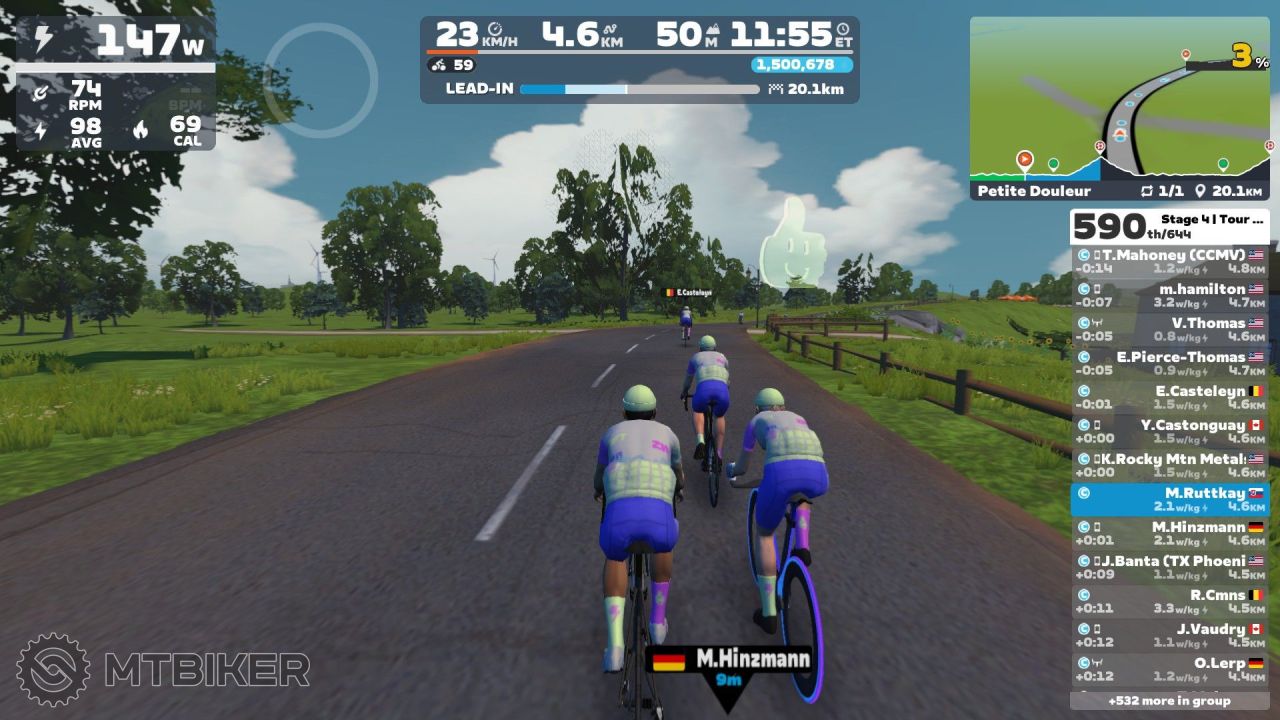Select T.Mahoney (CCMV) in the rider list
This screenshot has width=1280, height=720.
point(1169,262)
